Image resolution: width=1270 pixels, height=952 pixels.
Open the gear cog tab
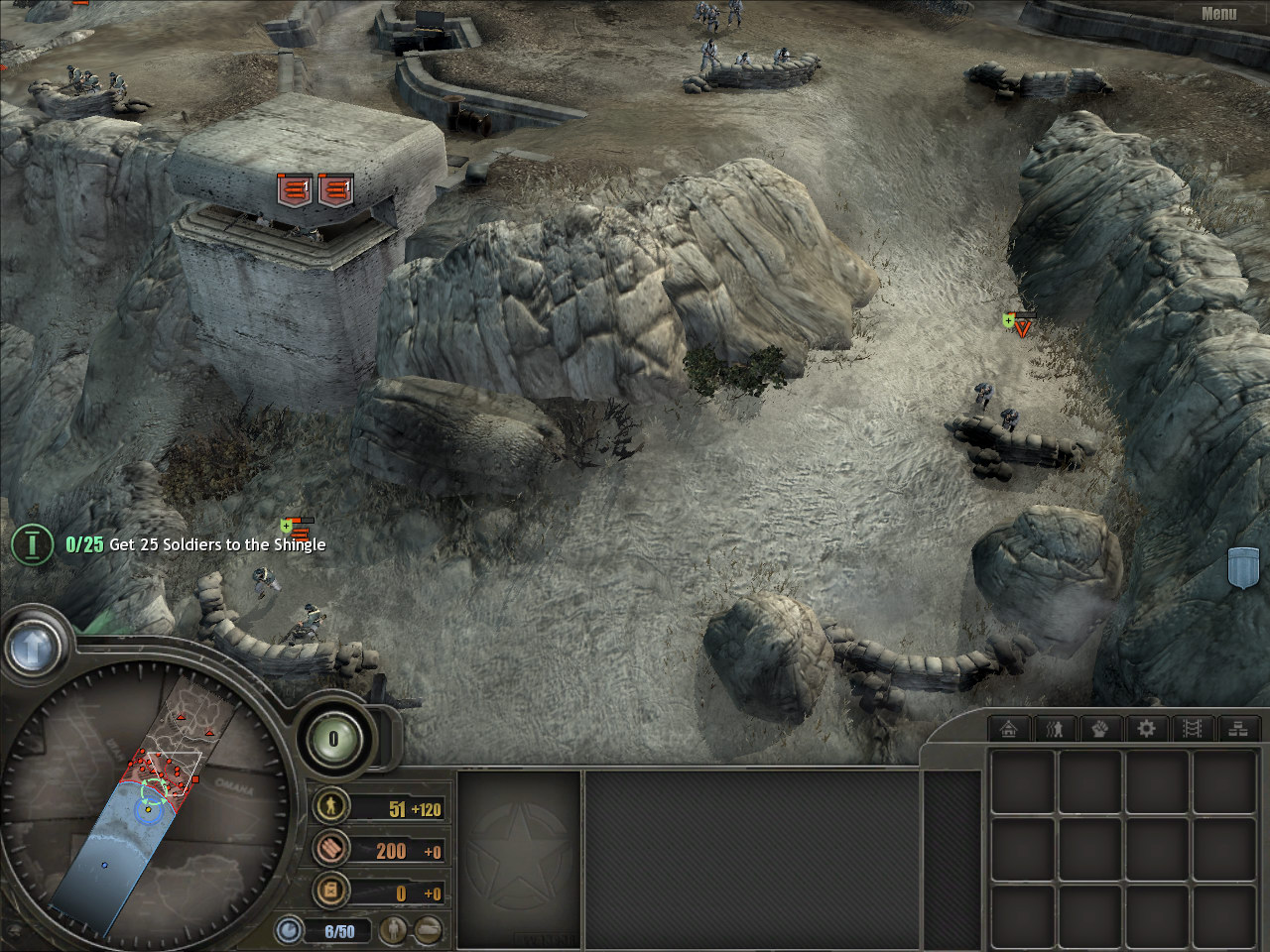(x=1146, y=729)
